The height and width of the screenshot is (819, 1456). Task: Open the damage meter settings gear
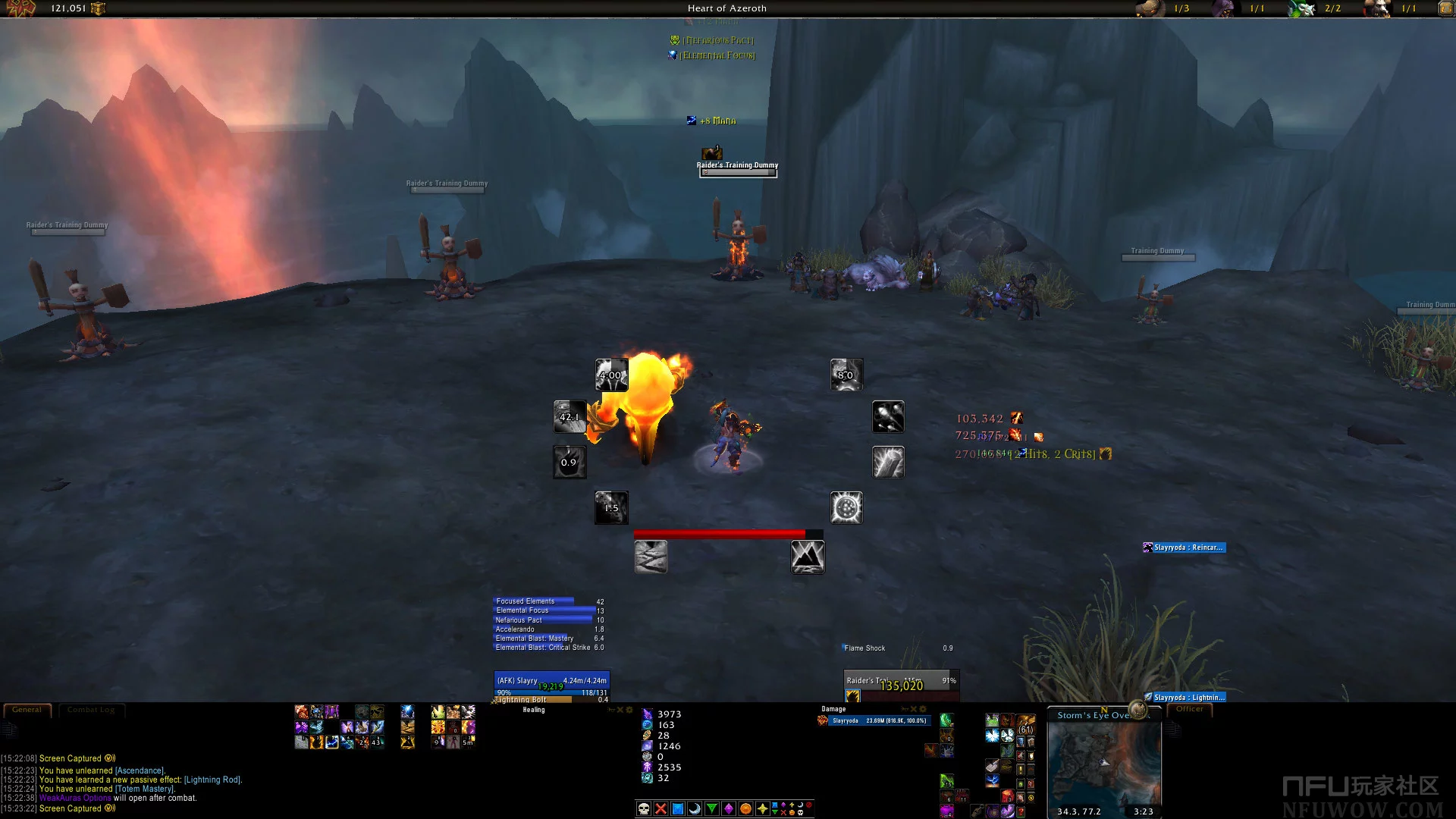(923, 710)
